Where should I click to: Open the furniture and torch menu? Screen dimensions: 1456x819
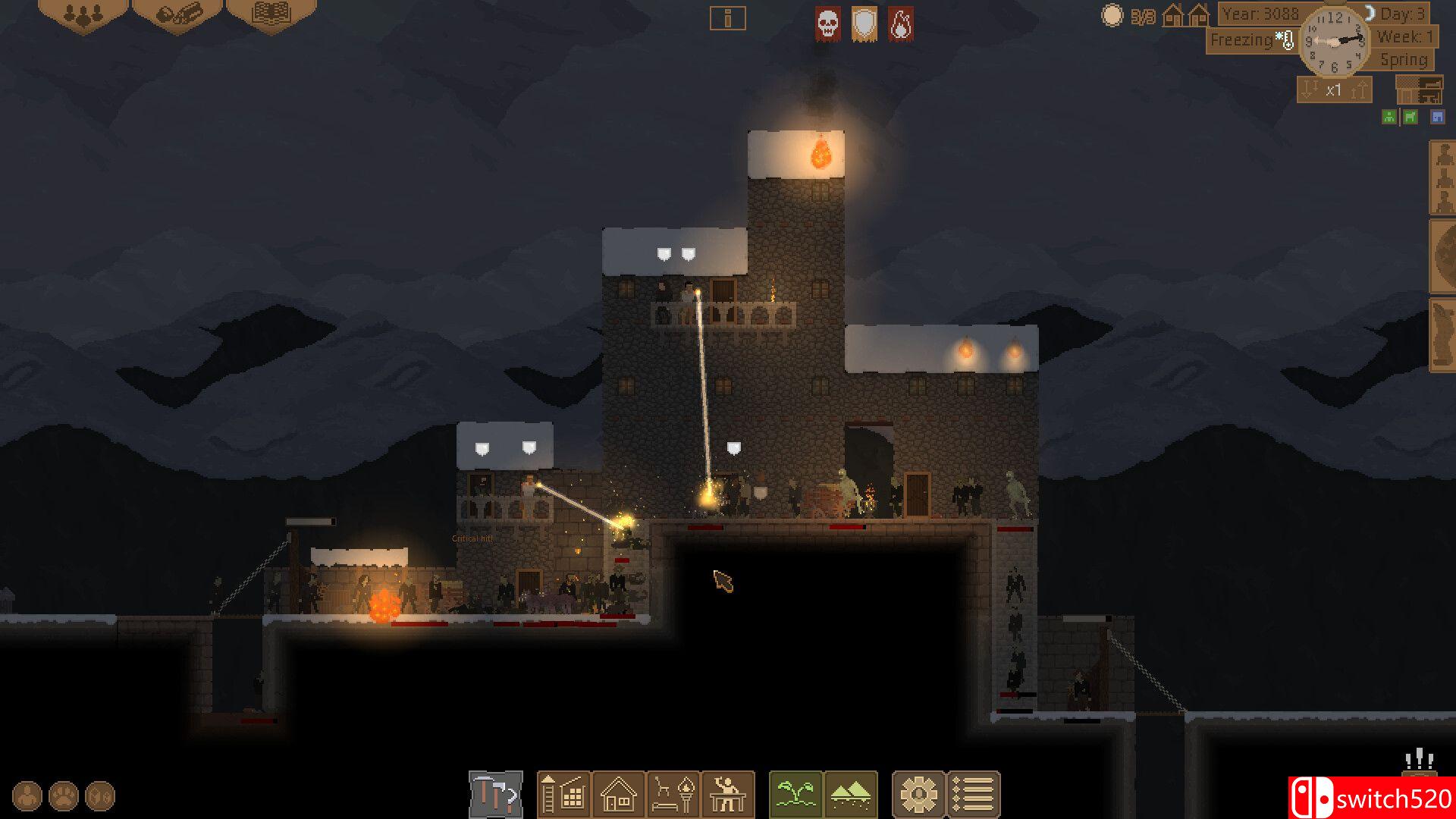point(673,795)
